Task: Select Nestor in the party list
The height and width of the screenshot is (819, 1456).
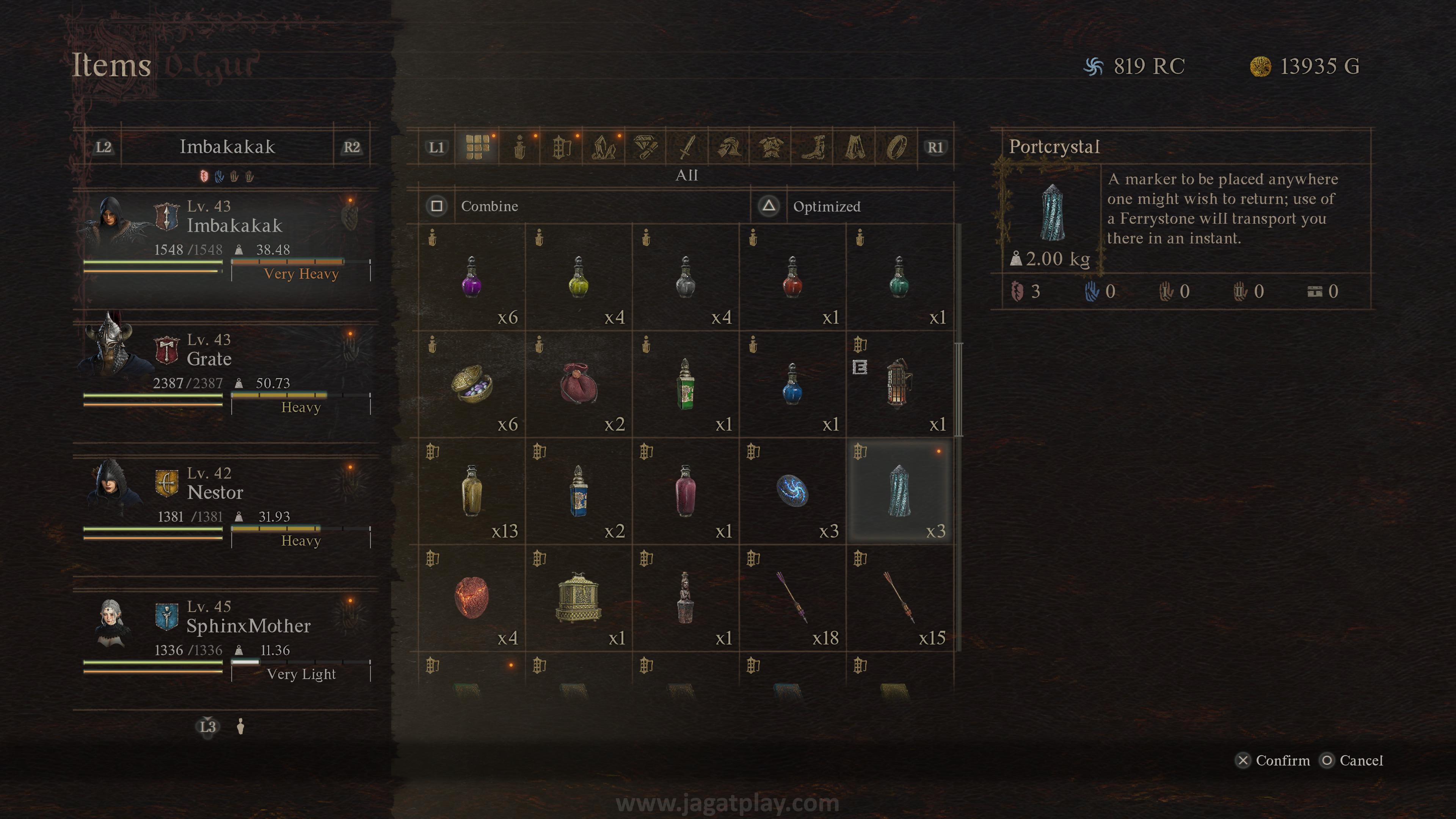Action: pos(226,507)
